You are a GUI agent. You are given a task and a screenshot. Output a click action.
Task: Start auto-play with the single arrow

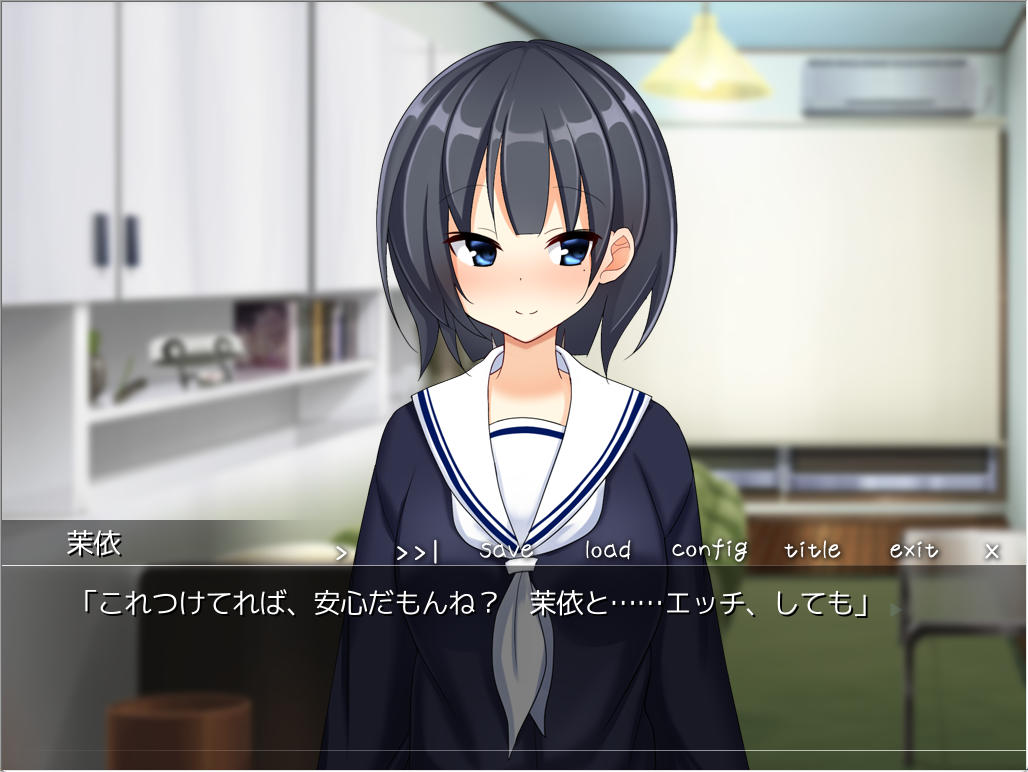coord(342,551)
